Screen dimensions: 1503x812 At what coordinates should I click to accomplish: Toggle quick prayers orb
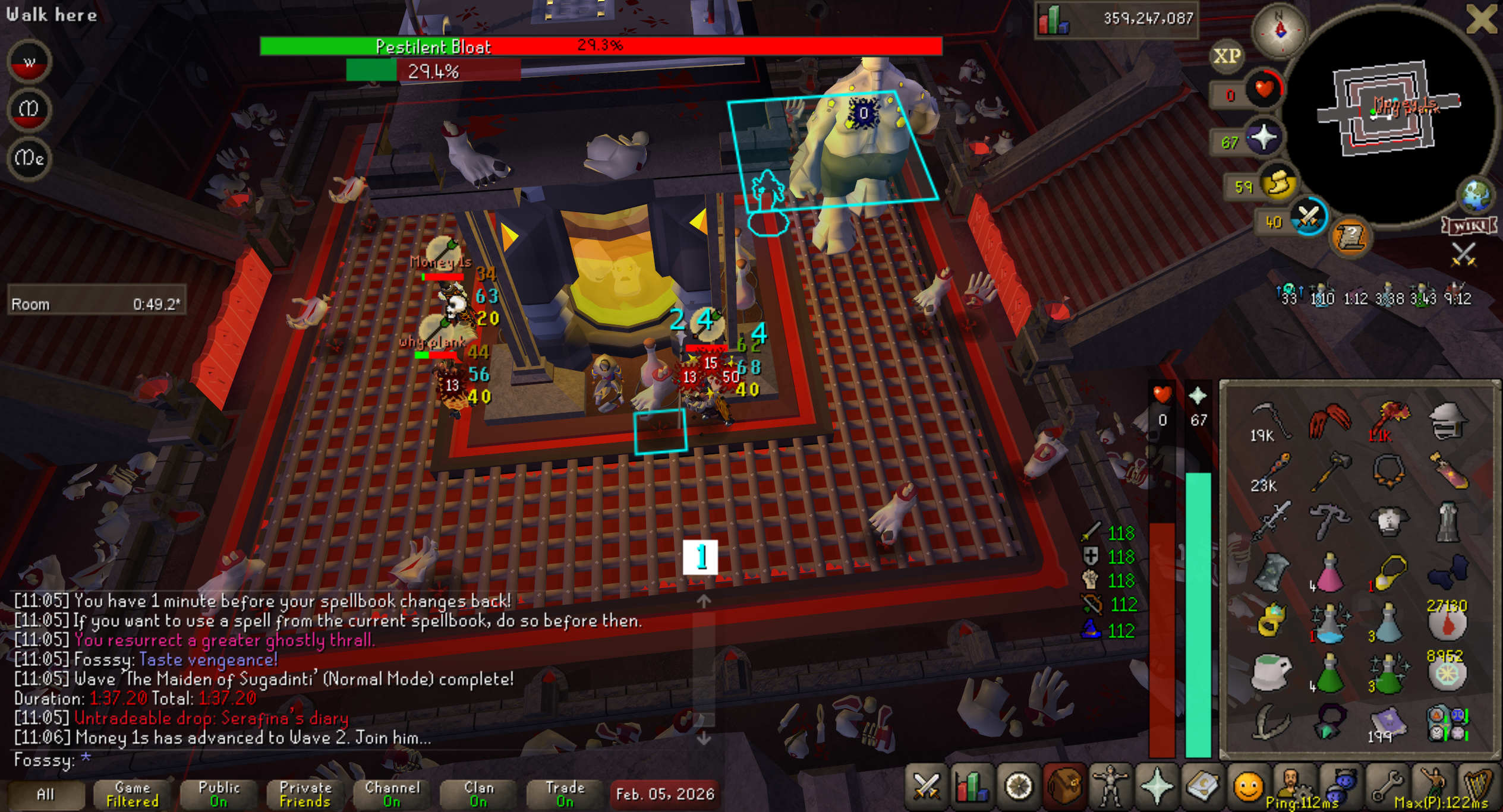pyautogui.click(x=1263, y=138)
